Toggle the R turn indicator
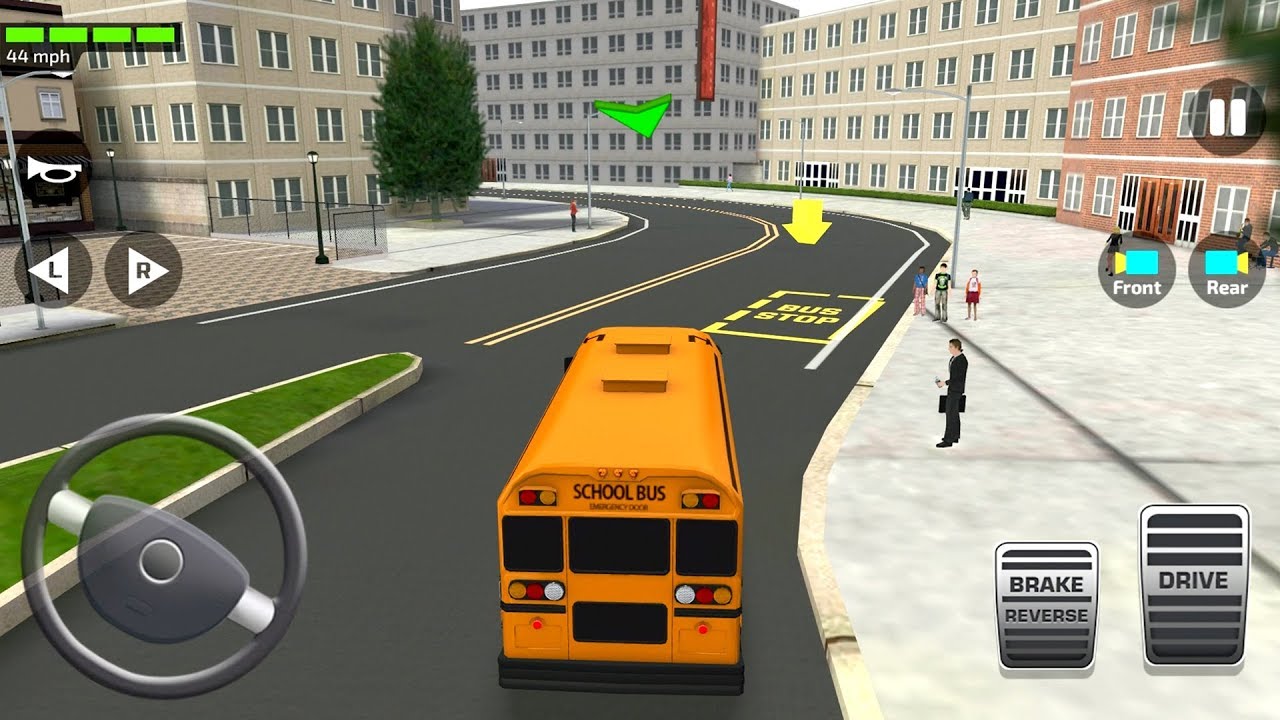 (140, 268)
